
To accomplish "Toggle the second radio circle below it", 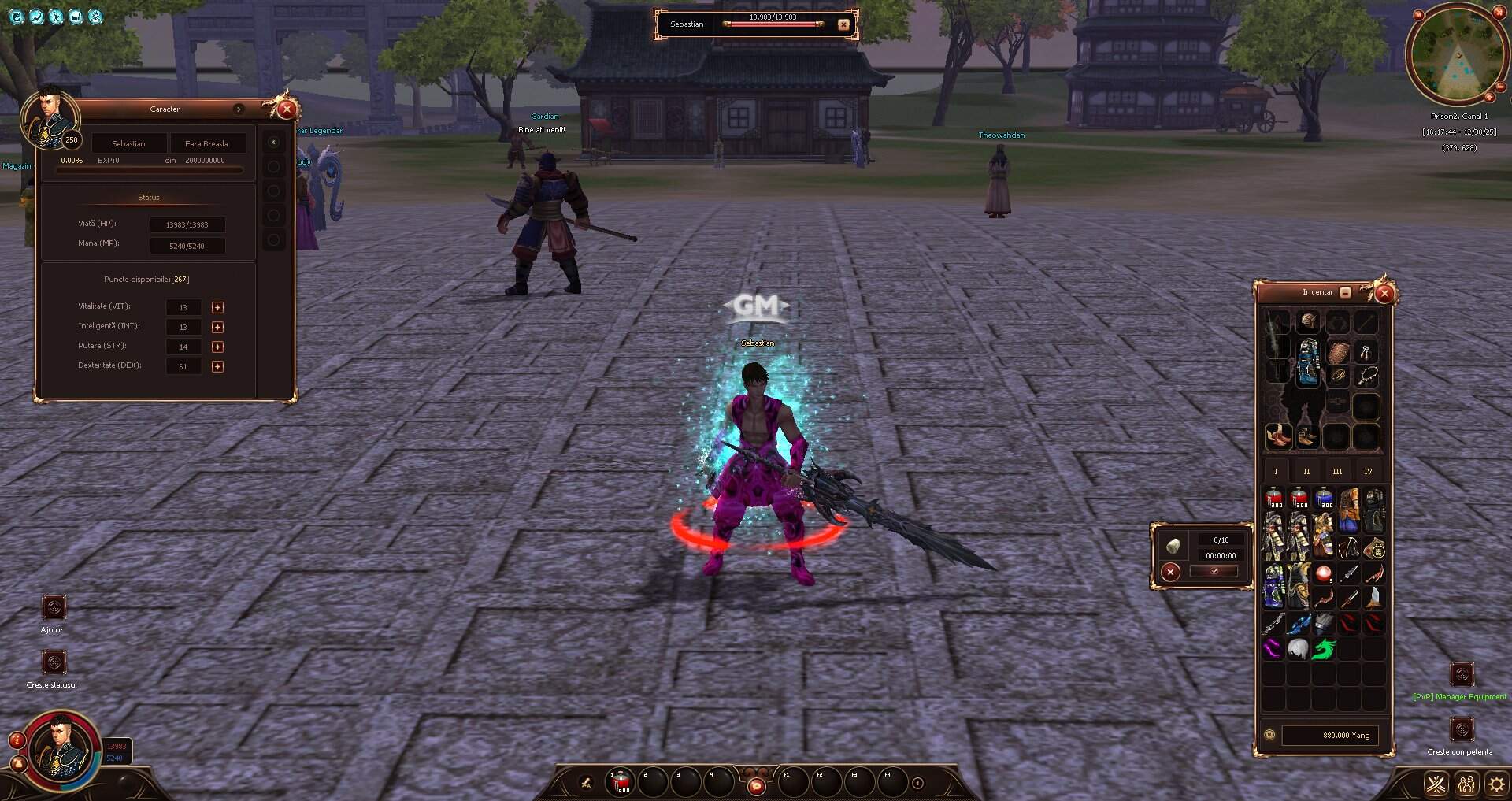I will 274,191.
